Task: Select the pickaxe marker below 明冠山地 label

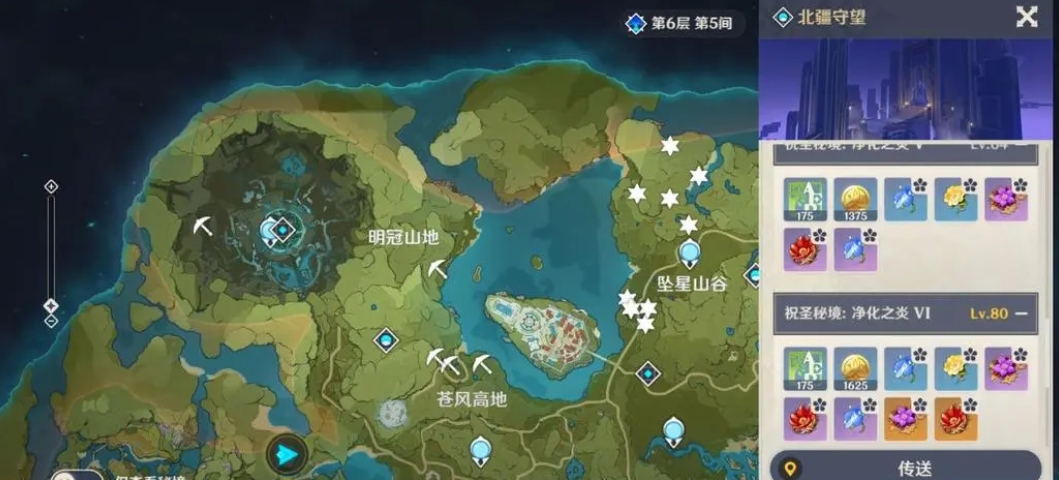Action: pyautogui.click(x=438, y=268)
